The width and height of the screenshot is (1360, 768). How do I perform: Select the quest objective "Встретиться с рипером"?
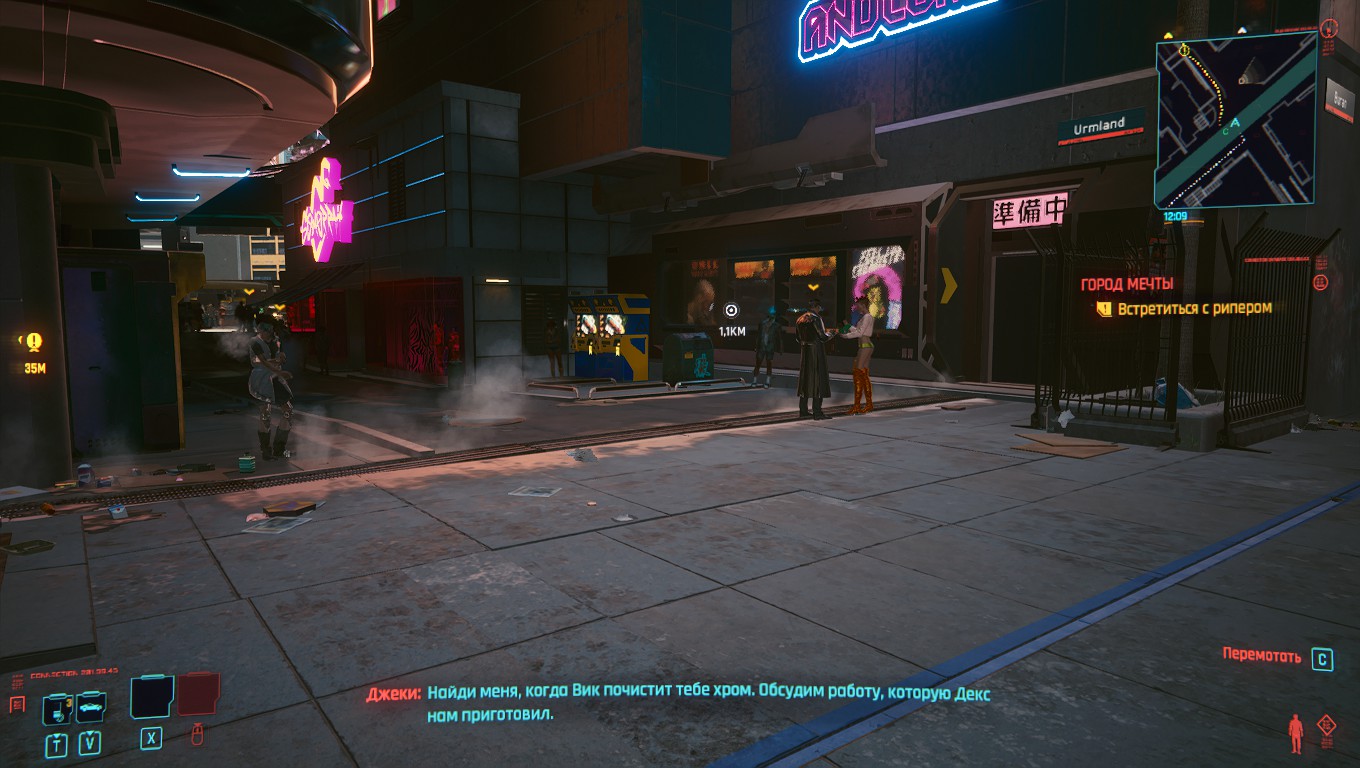[x=1194, y=309]
